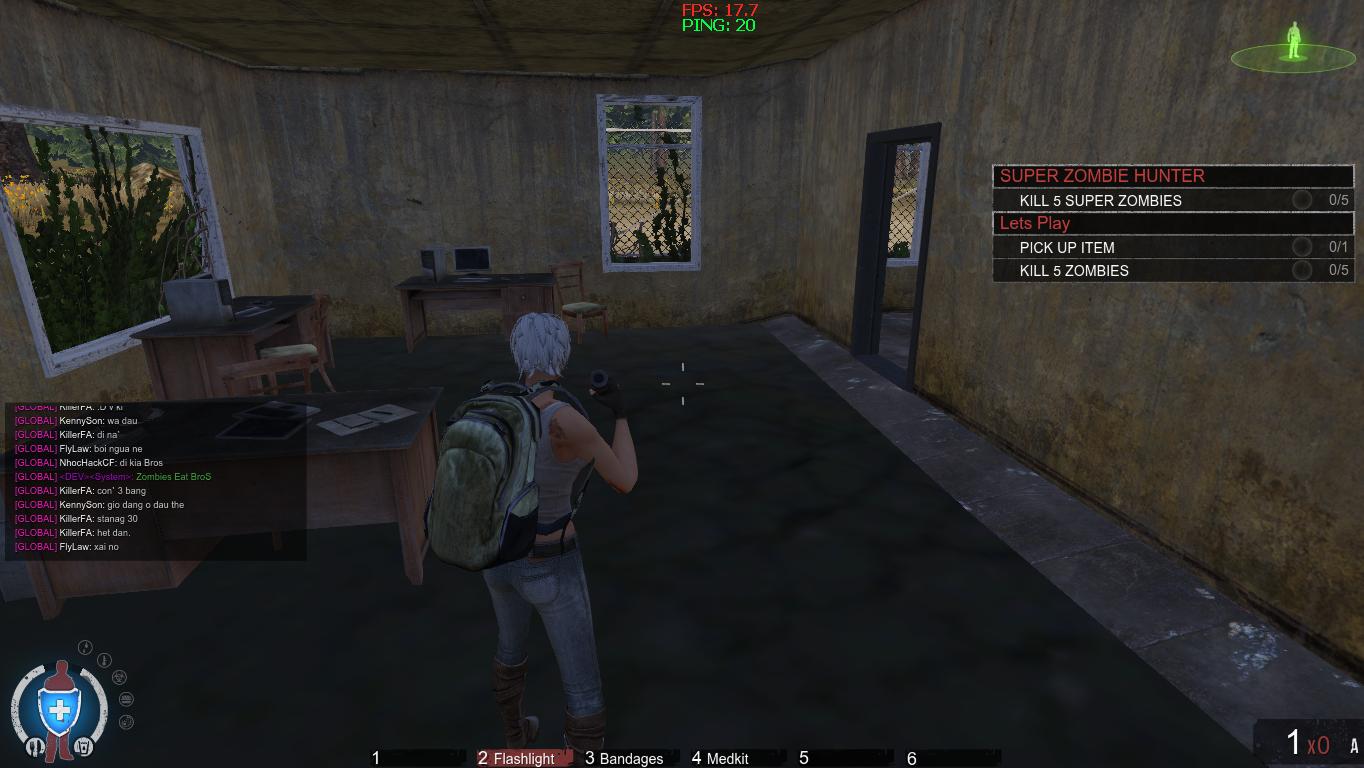The width and height of the screenshot is (1364, 768).
Task: Click the biohazard status icon
Action: click(119, 678)
